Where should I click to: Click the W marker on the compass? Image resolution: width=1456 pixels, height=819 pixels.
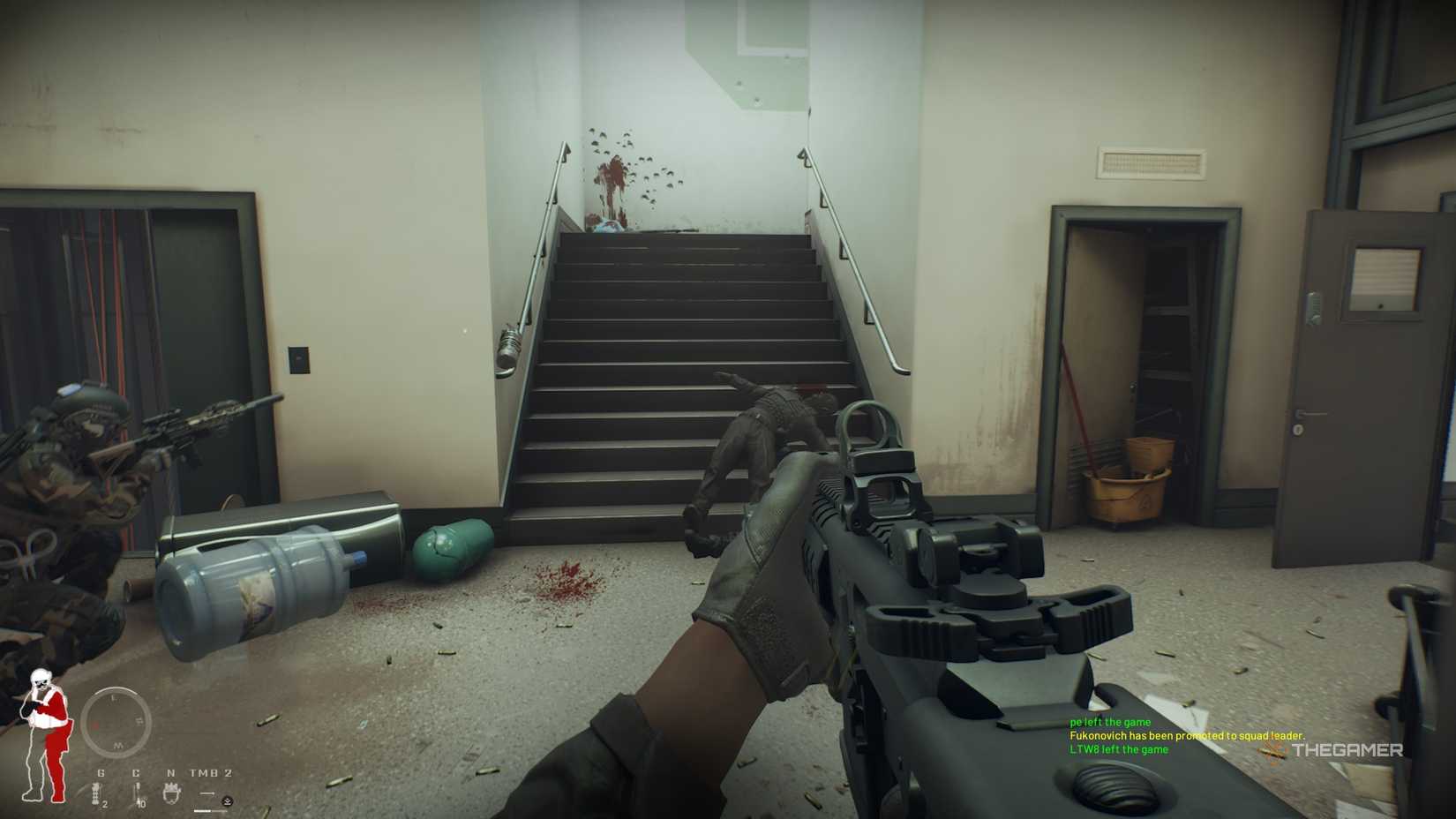pos(118,745)
